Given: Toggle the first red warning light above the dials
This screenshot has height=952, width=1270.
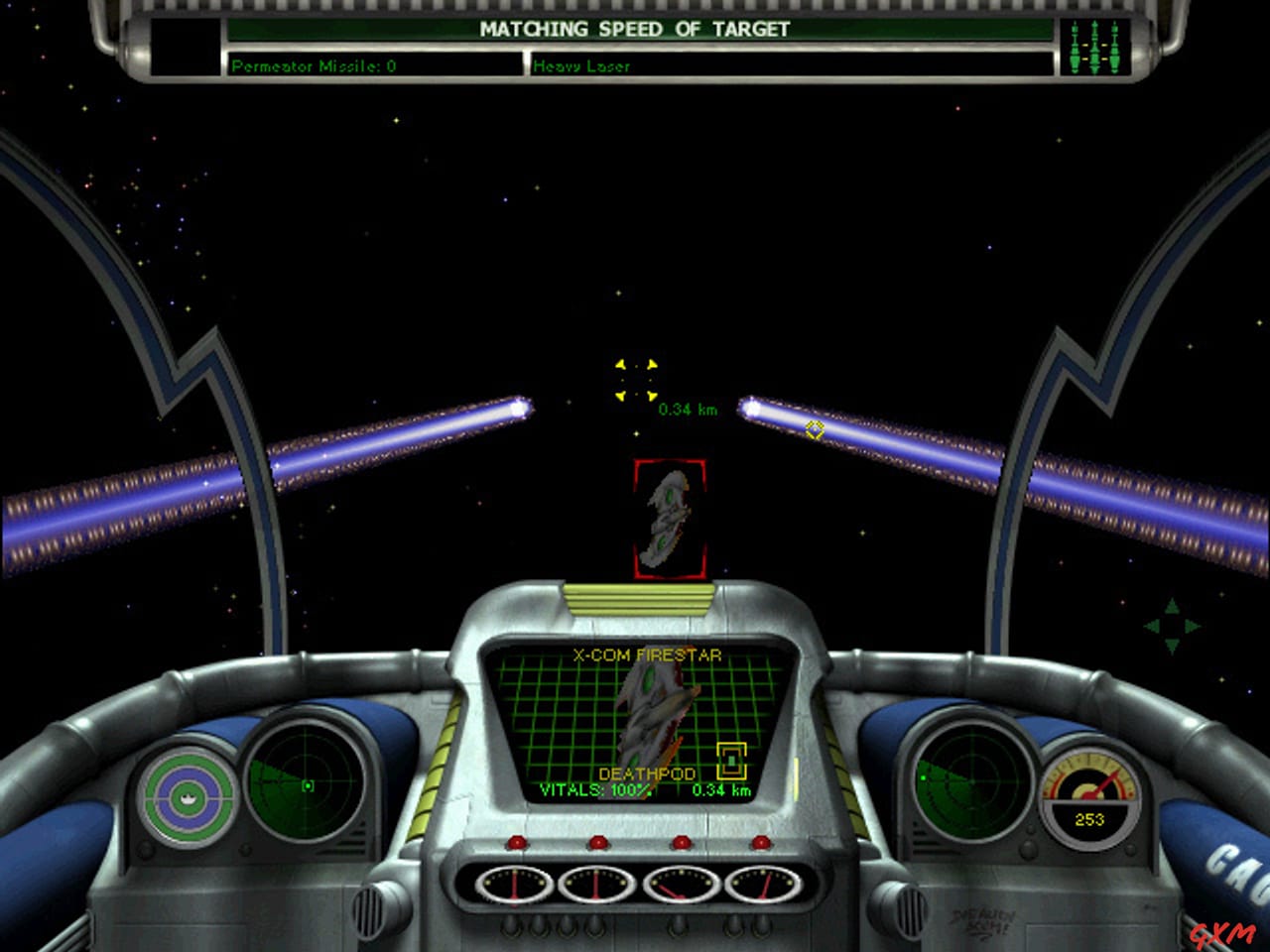Looking at the screenshot, I should point(515,841).
